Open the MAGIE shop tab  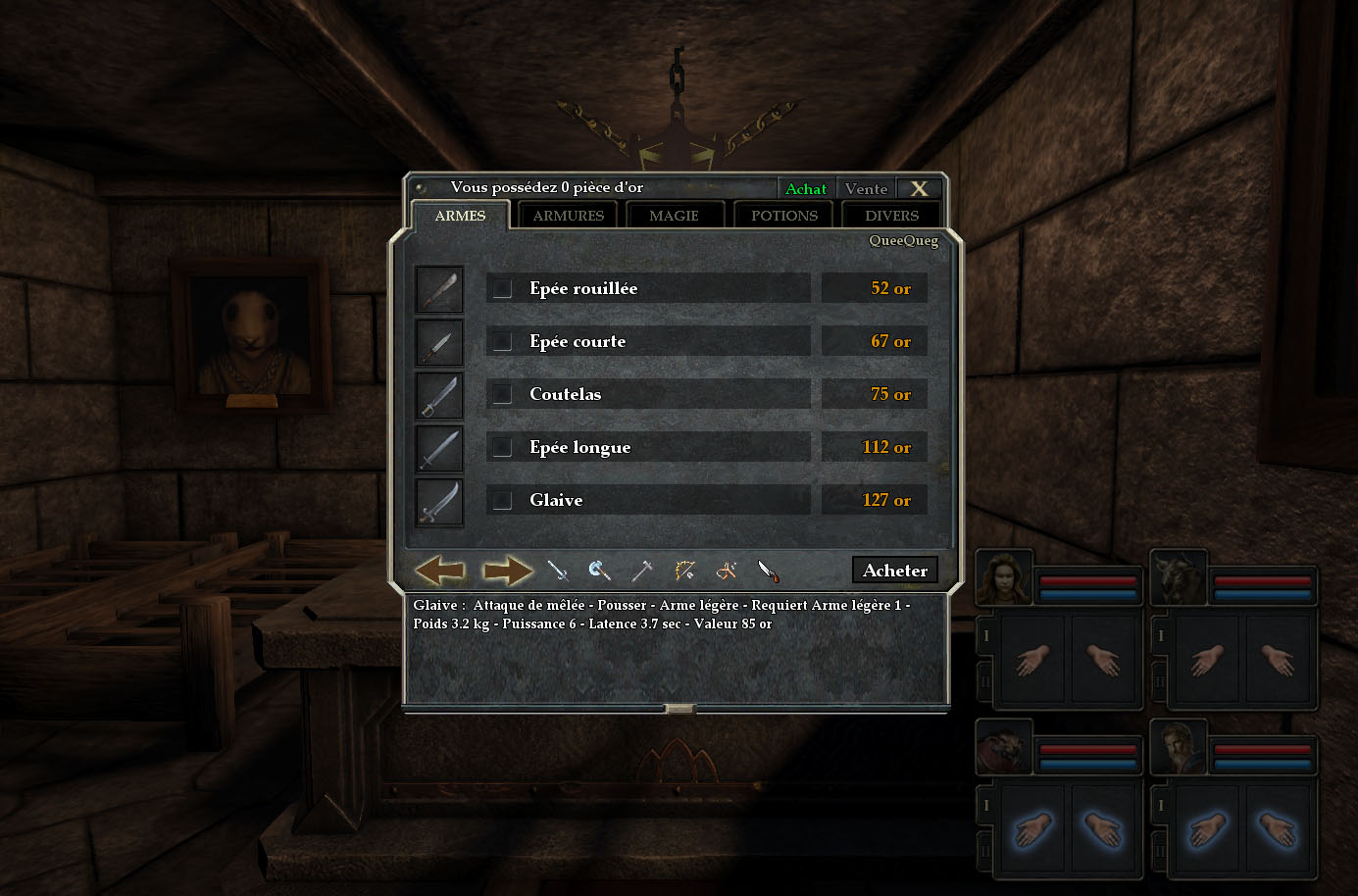[674, 216]
